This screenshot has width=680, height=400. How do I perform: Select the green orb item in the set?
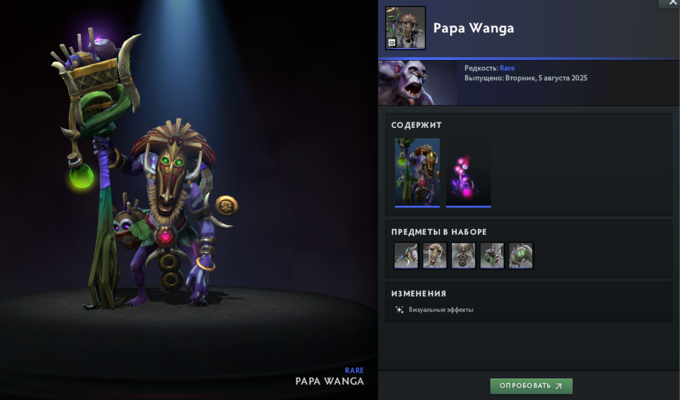(521, 255)
